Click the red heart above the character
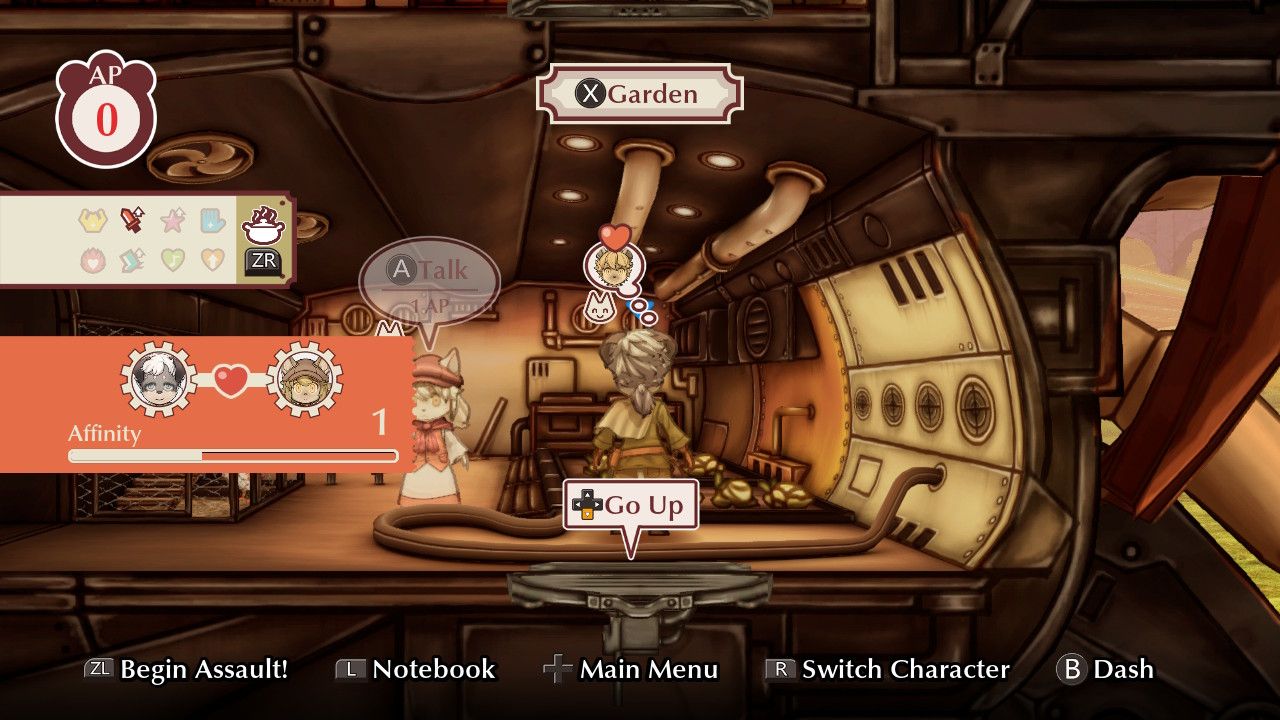Screen dimensions: 1280x720 tap(613, 236)
